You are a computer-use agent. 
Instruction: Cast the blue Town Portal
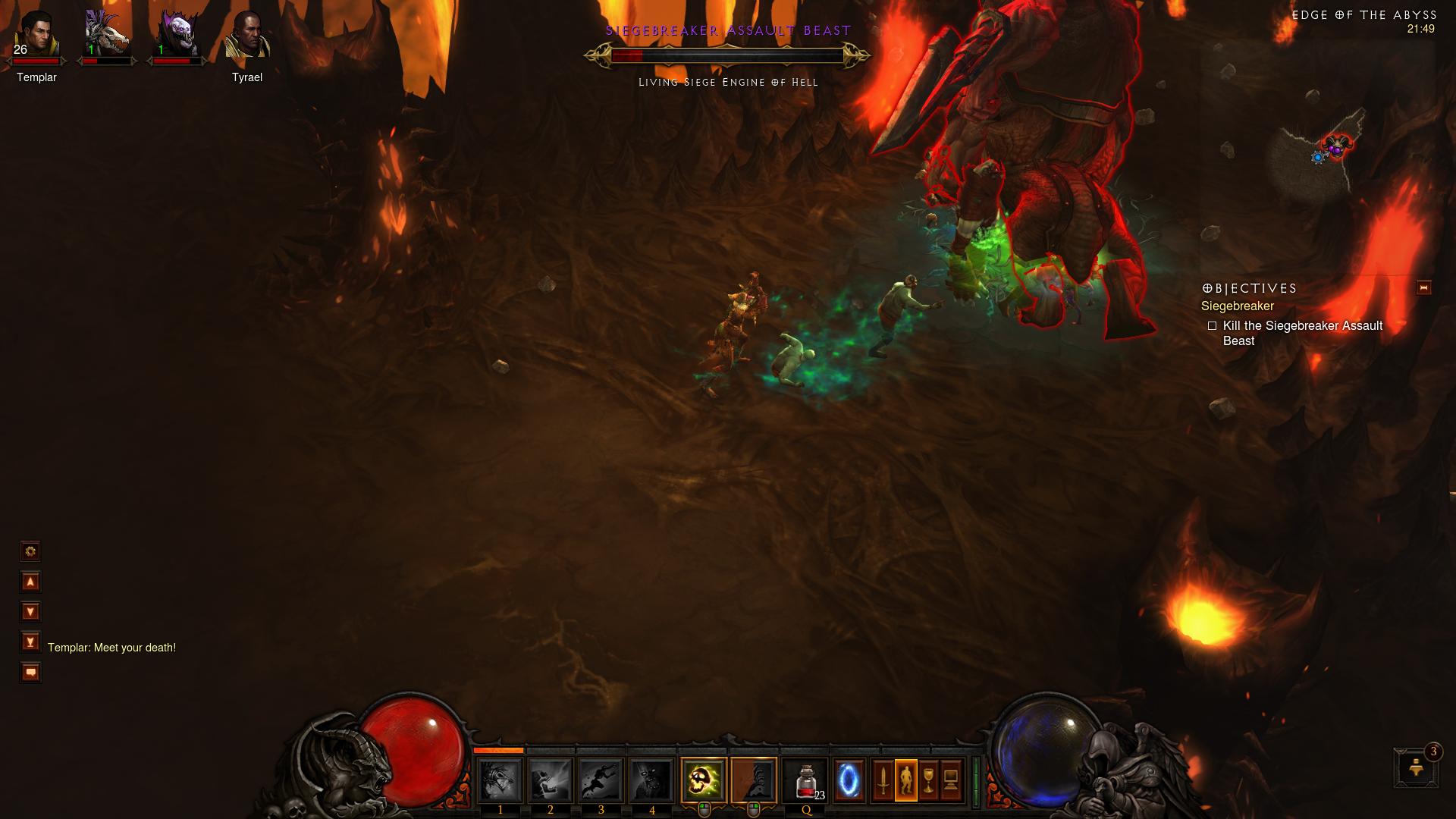(x=849, y=780)
